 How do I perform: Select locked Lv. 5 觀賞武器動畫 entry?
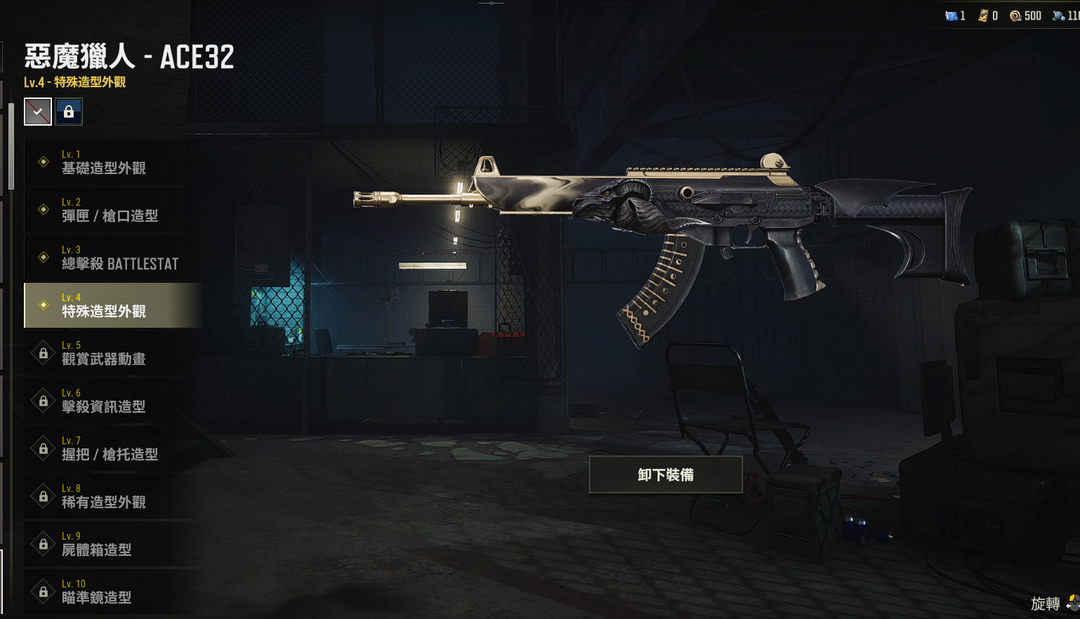point(112,353)
